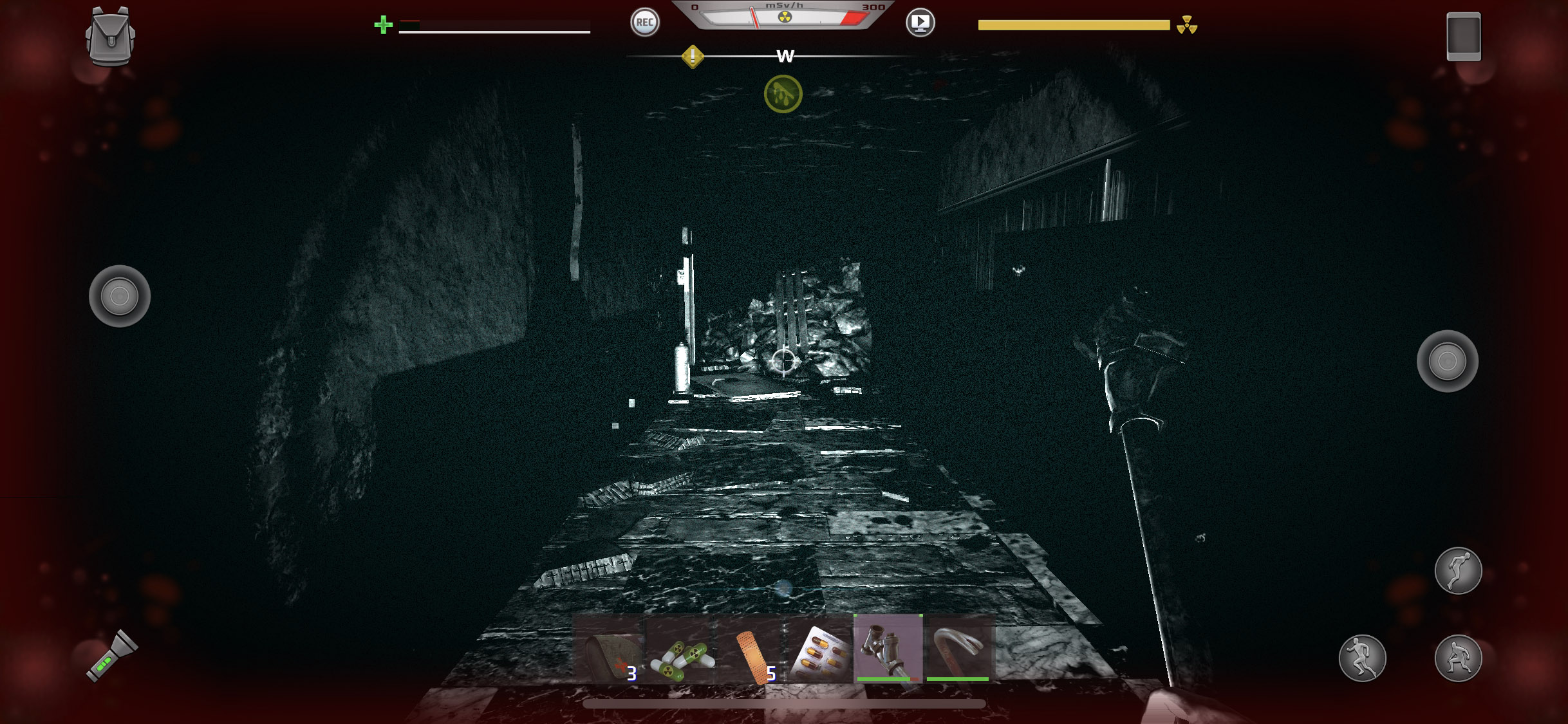Tap the left movement joystick
The height and width of the screenshot is (724, 1568).
(120, 296)
